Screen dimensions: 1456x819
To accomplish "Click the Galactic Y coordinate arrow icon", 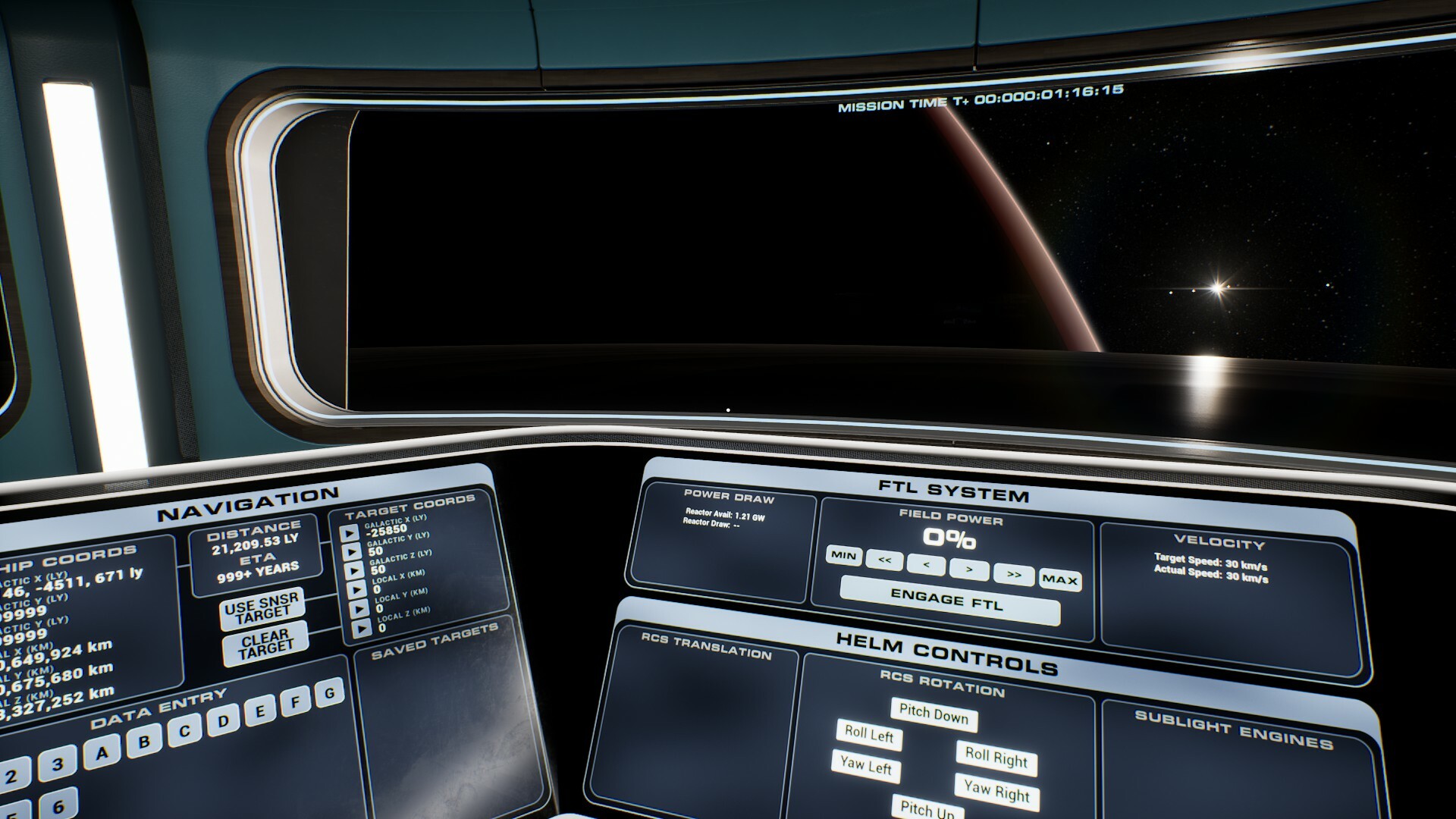I will pos(353,551).
